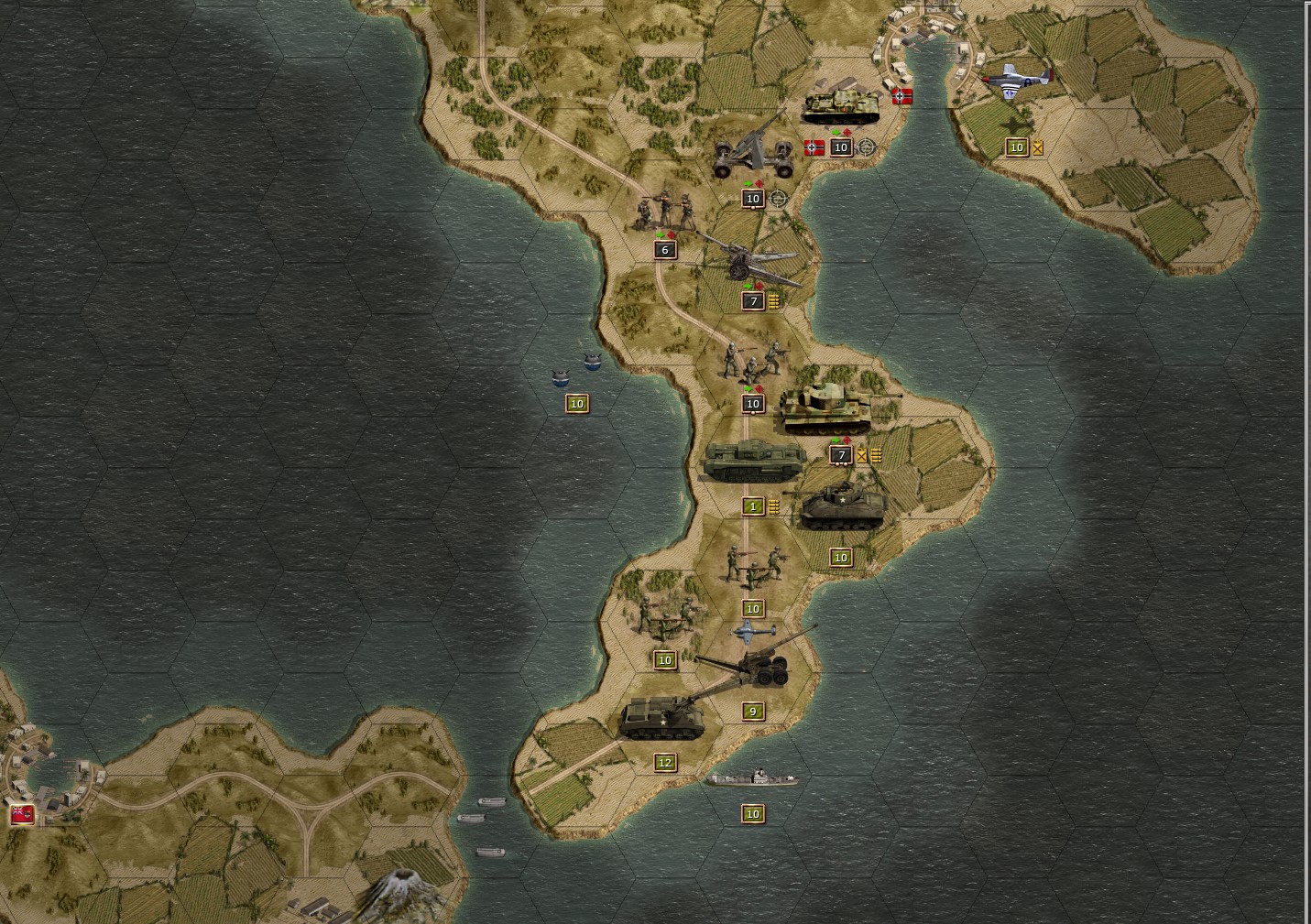This screenshot has height=924, width=1311.
Task: Click the green movement arrow above the flak gun's badge
Action: click(748, 183)
